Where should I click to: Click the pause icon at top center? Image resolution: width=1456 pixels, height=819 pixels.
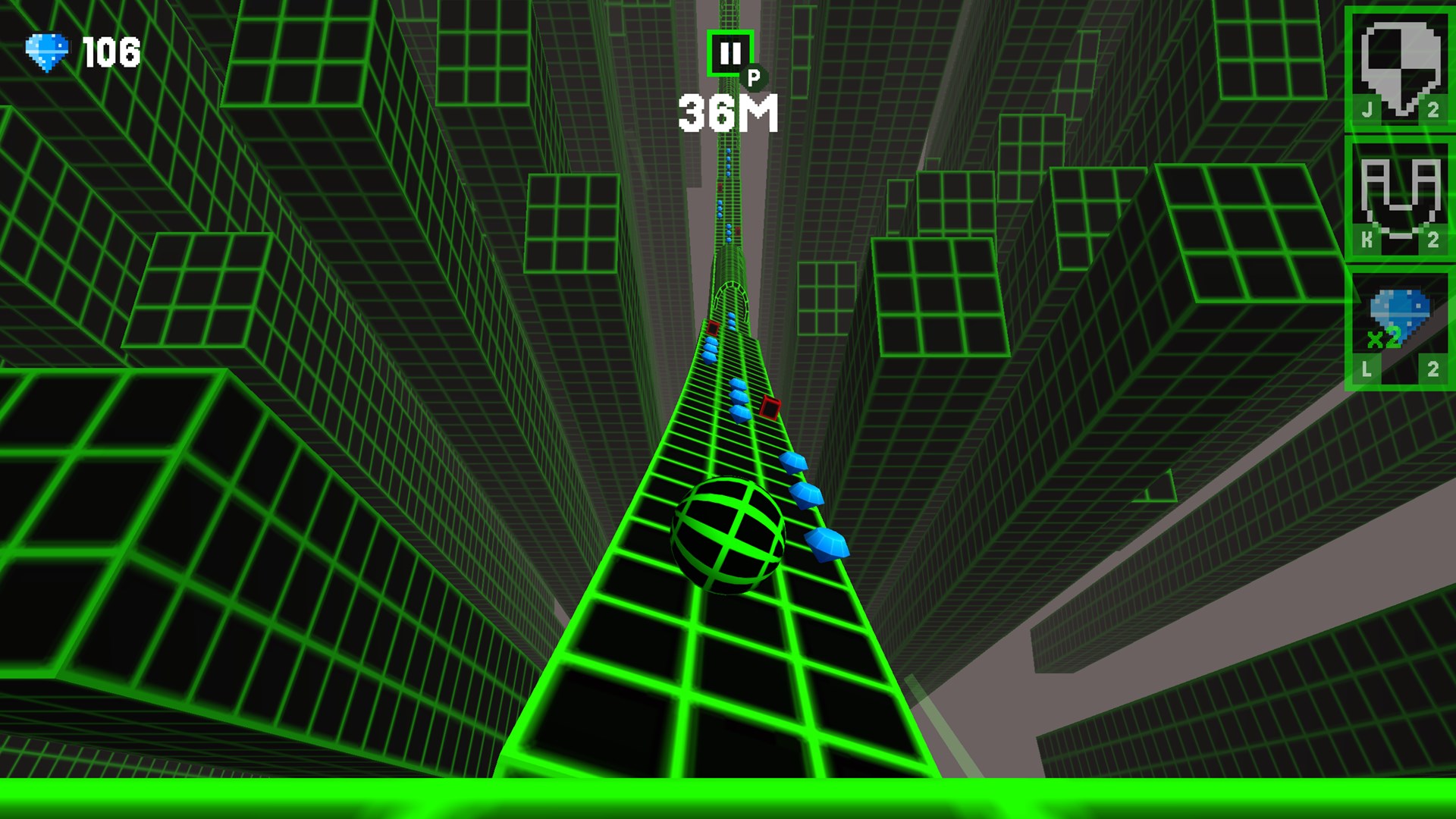[x=730, y=53]
